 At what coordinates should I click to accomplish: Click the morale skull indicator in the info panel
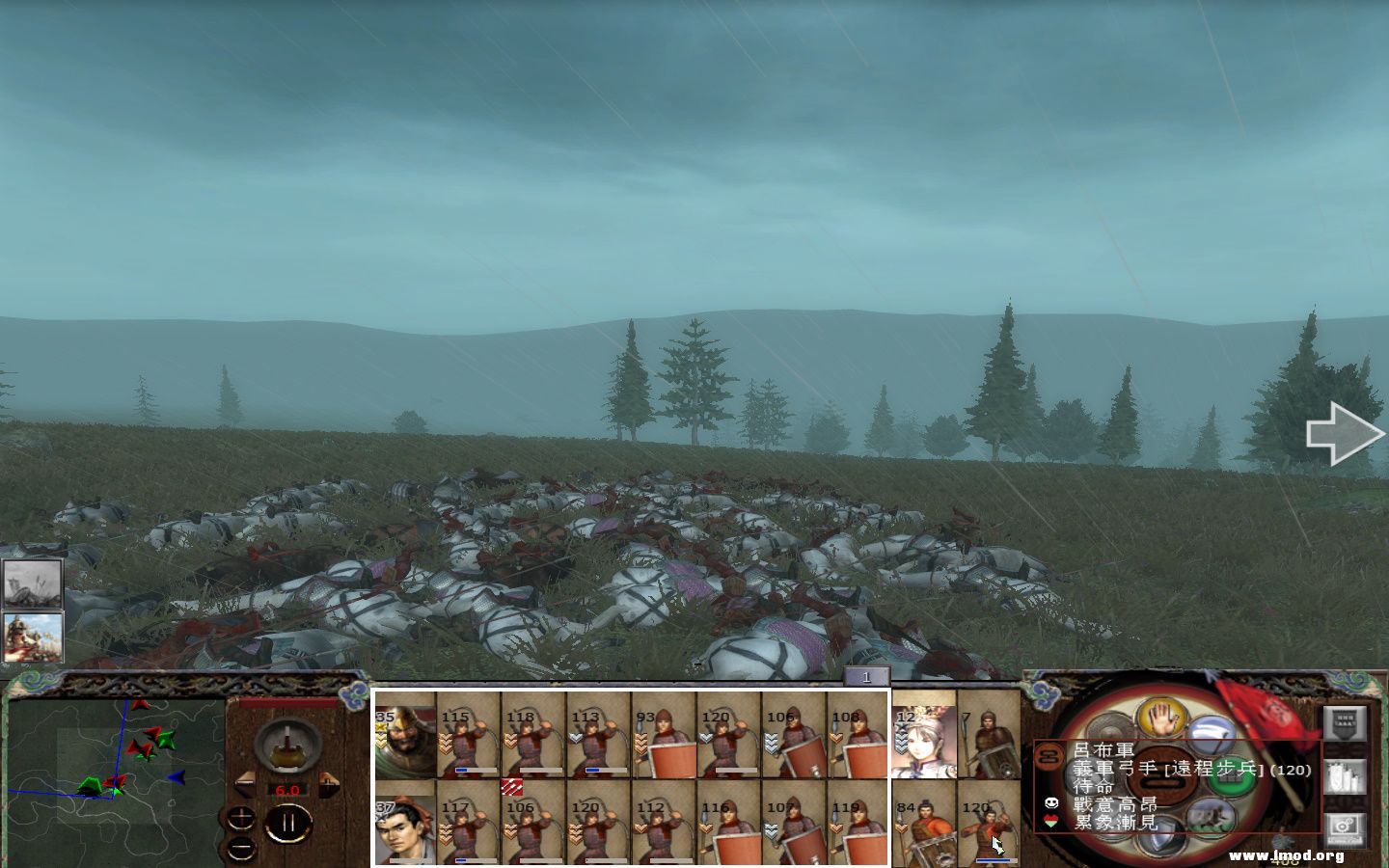click(x=1050, y=803)
